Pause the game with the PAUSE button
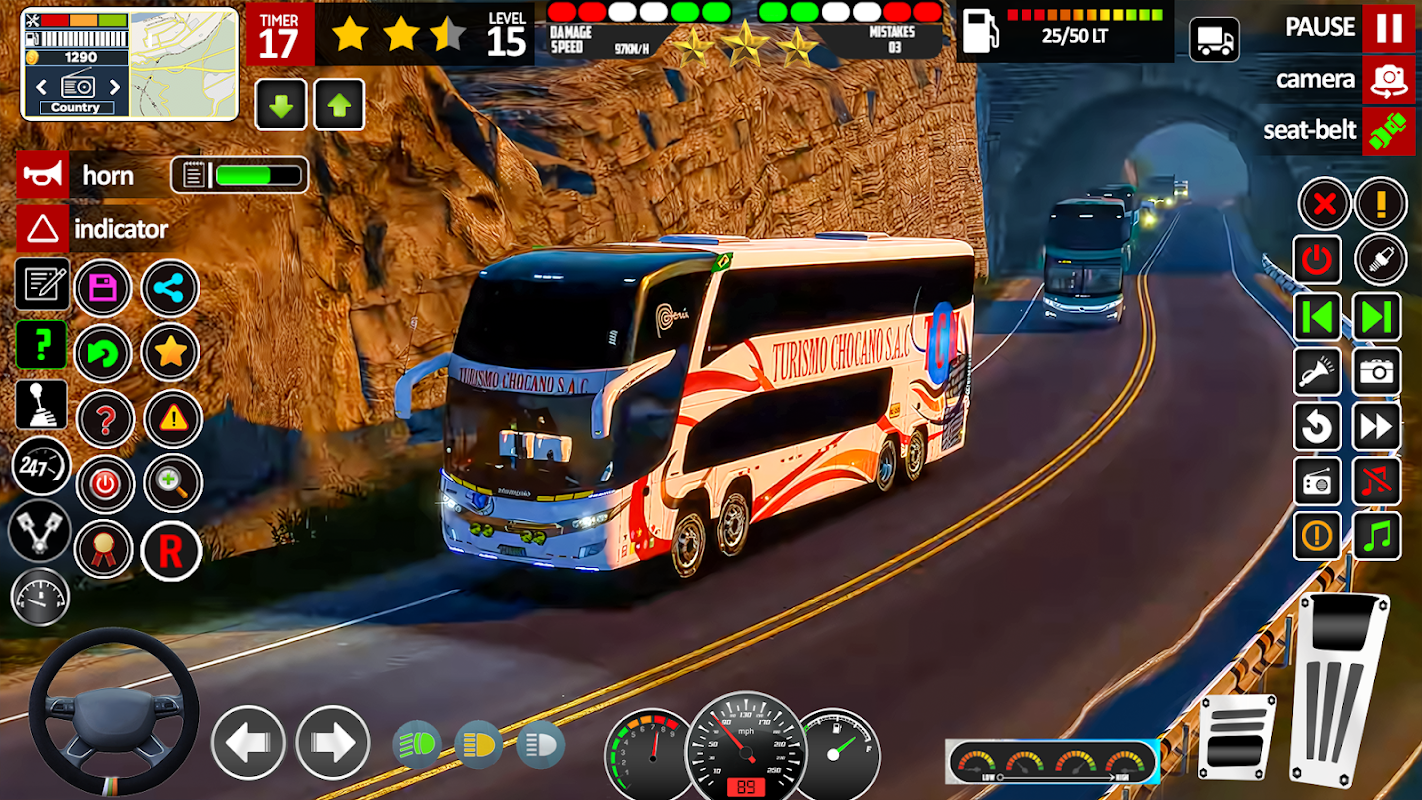 [1388, 28]
